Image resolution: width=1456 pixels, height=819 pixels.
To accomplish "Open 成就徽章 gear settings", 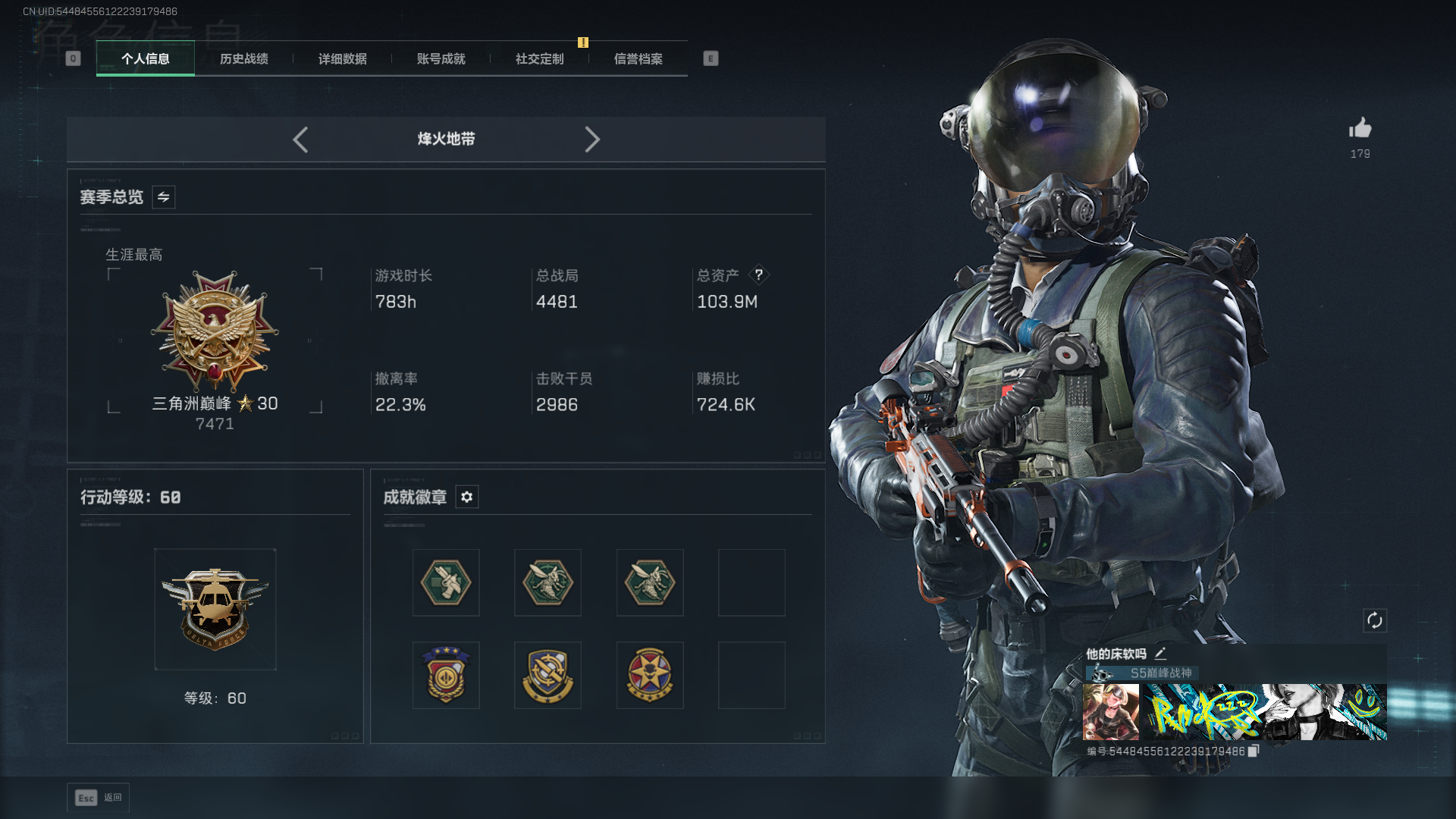I will [x=467, y=497].
